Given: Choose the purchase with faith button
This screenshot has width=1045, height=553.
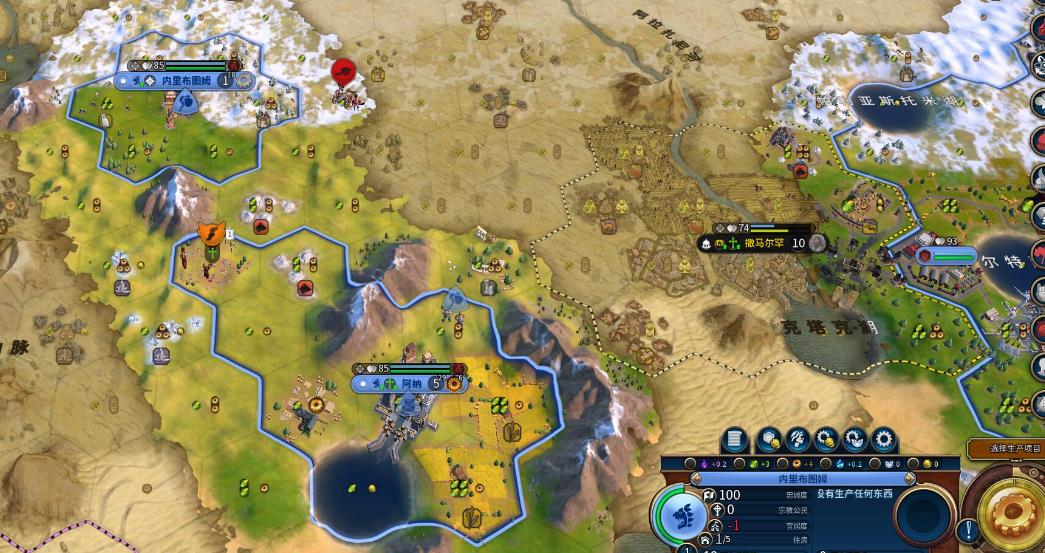Looking at the screenshot, I should pos(856,440).
